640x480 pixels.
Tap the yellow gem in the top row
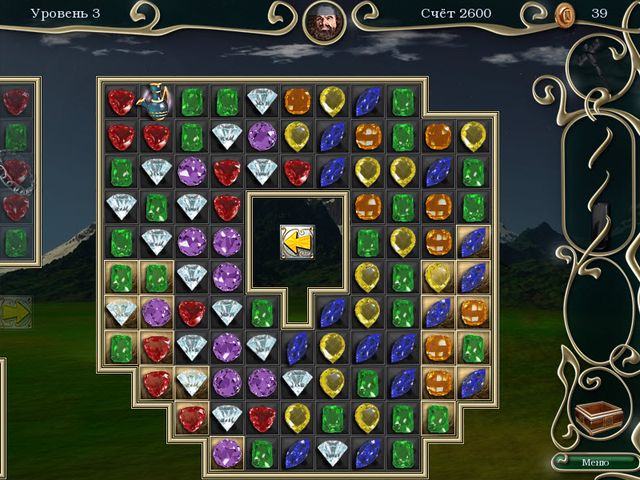(332, 101)
